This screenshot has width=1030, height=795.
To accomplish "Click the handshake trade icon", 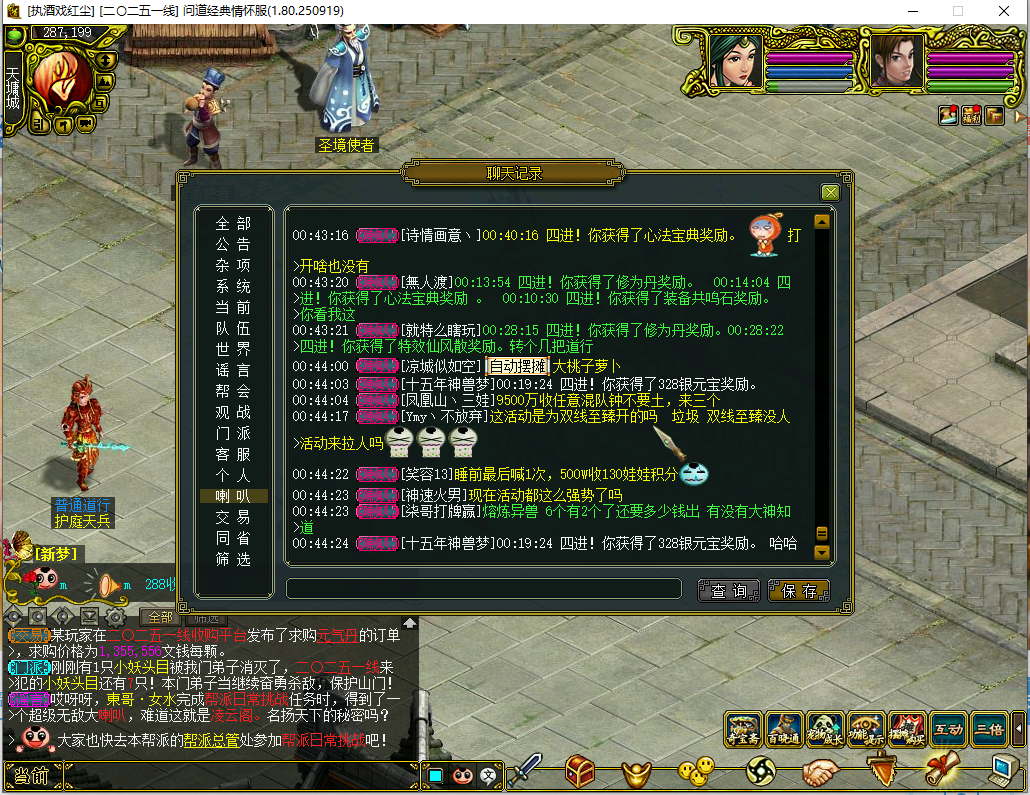I will click(822, 771).
